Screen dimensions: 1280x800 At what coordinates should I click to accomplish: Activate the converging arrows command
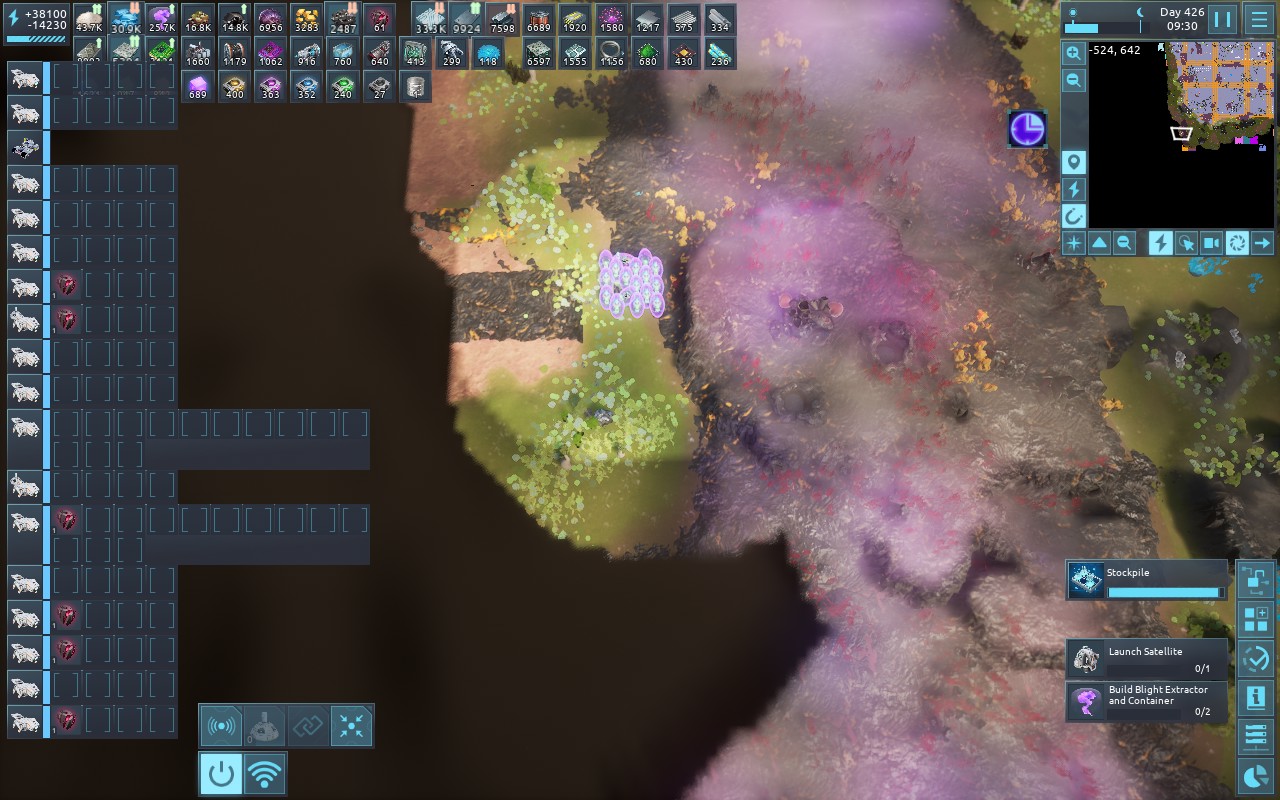[x=351, y=726]
